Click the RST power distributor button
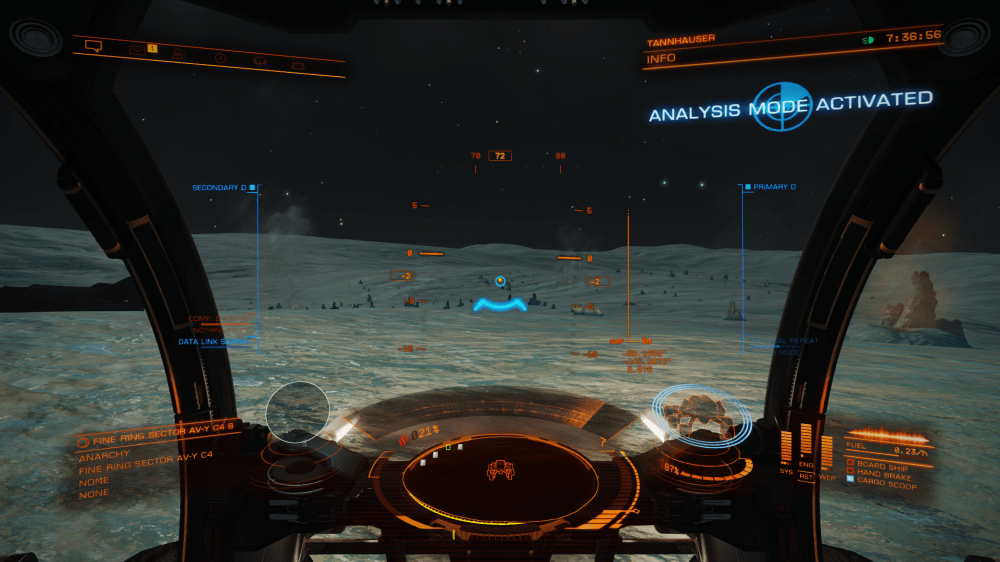 (x=806, y=476)
